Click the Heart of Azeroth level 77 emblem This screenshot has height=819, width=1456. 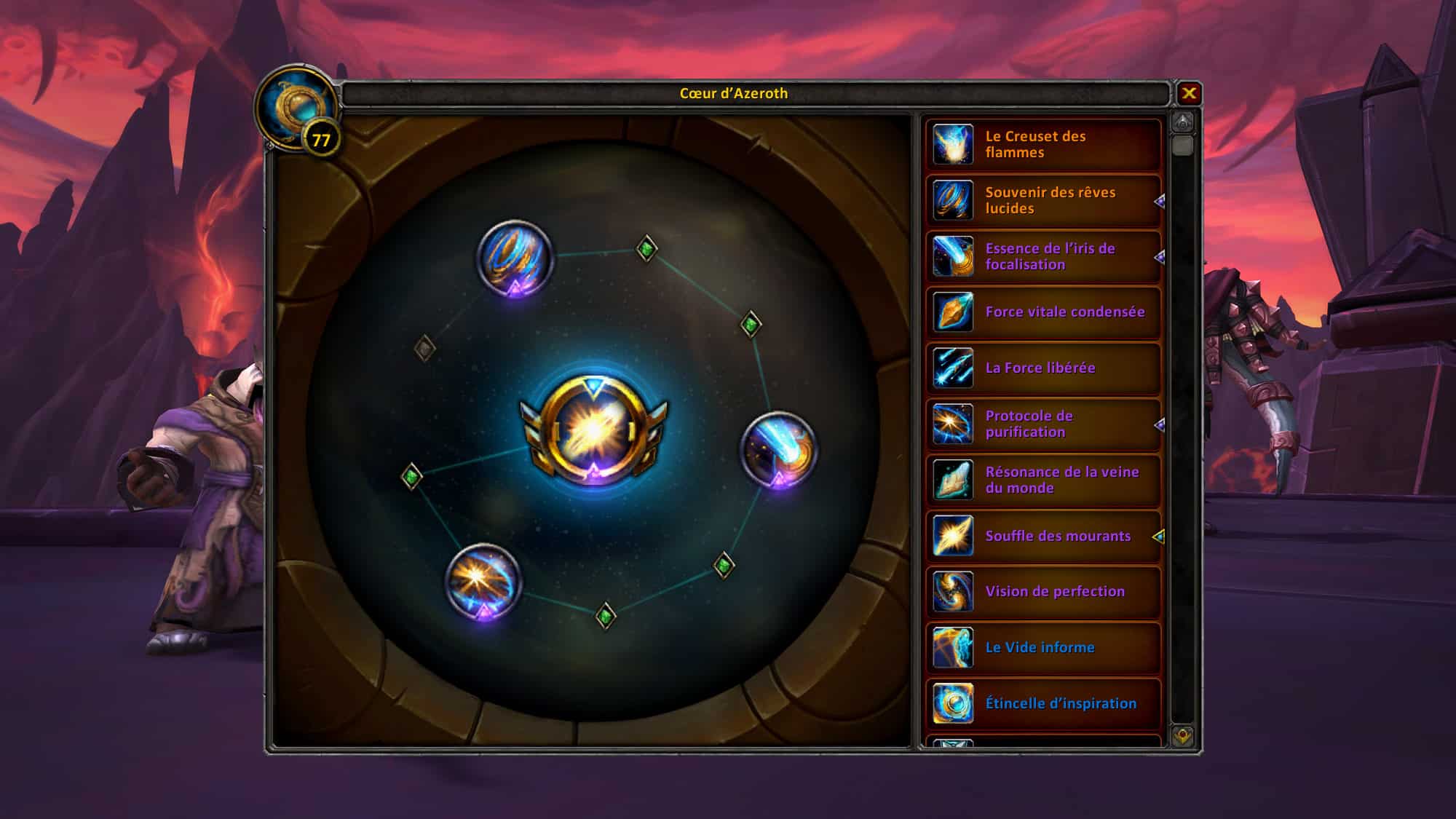(297, 108)
